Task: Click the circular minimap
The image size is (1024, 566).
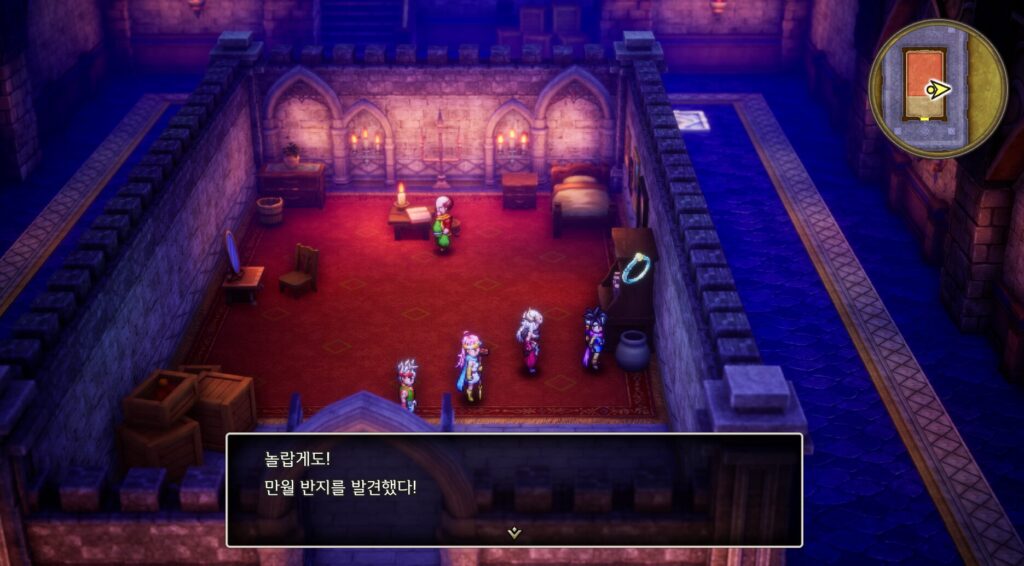Action: click(x=937, y=88)
